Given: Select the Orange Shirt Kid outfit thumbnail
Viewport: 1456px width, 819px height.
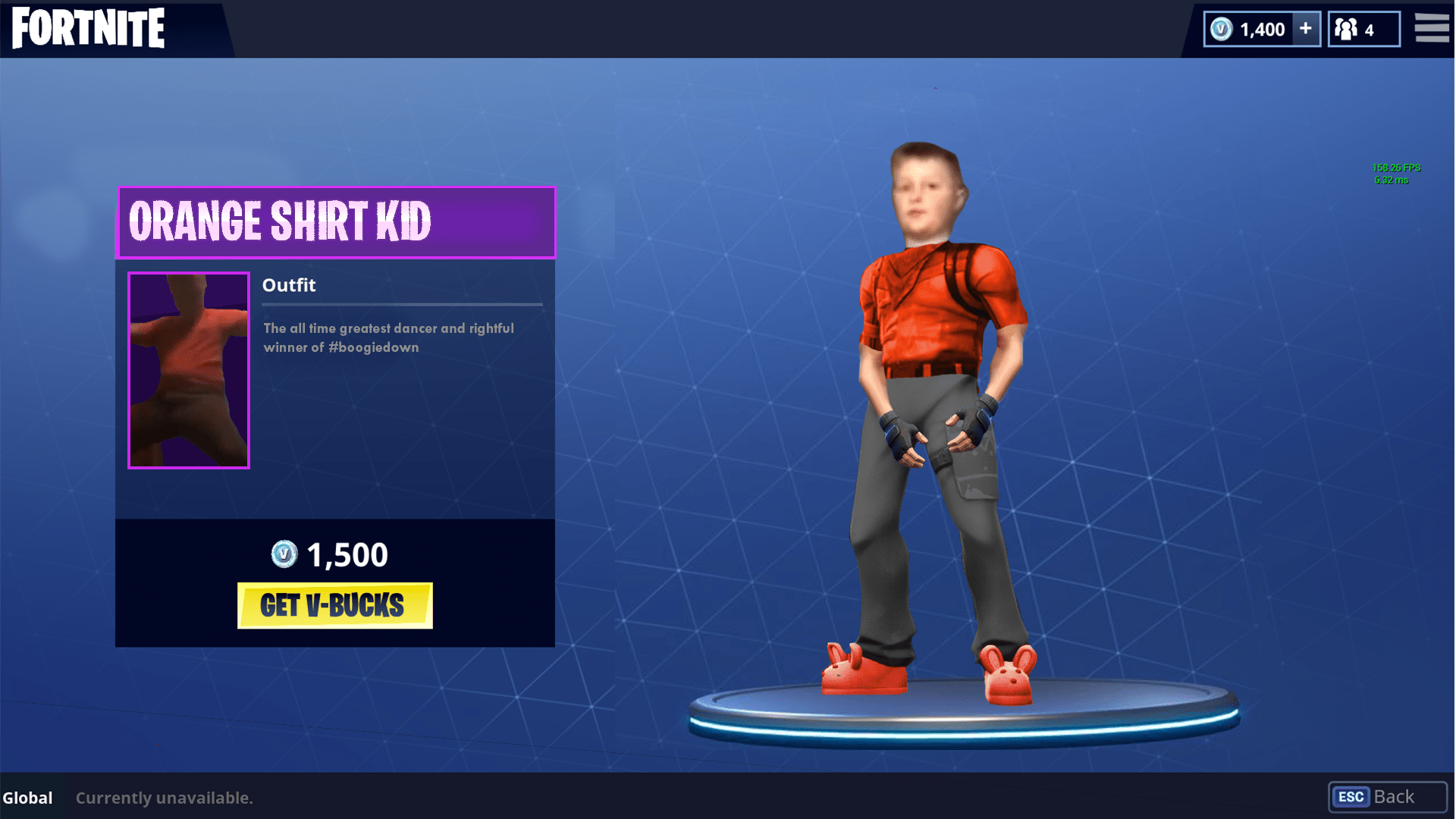Looking at the screenshot, I should (x=188, y=369).
